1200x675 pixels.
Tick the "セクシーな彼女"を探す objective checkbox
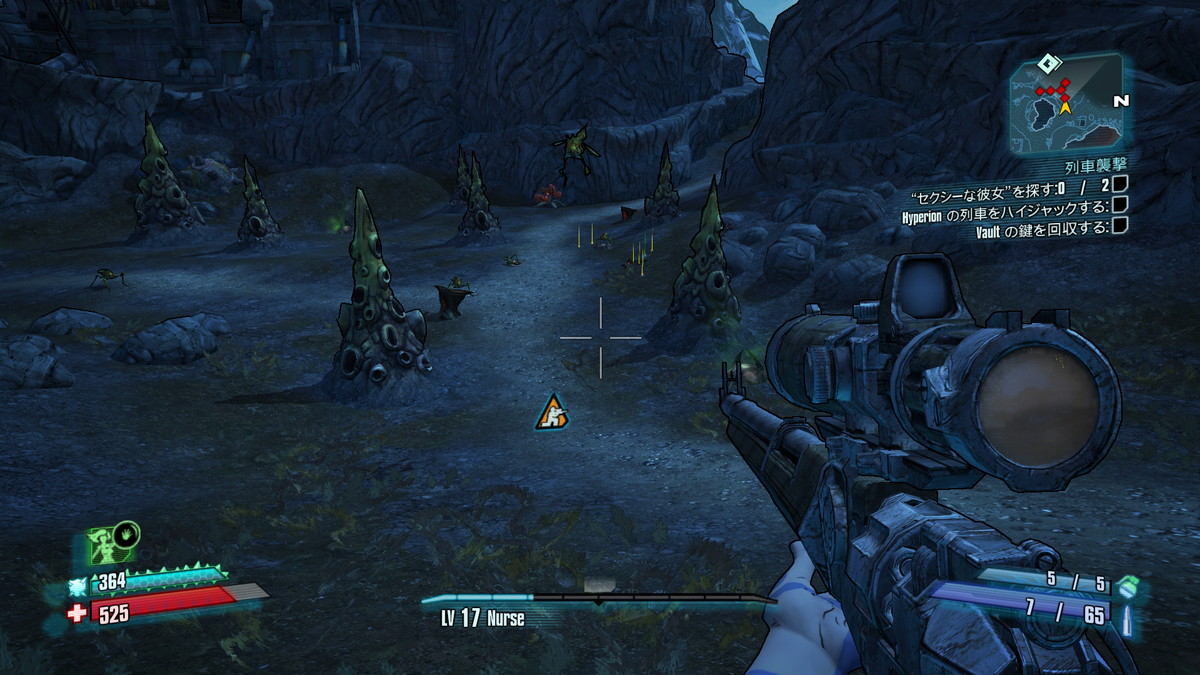1120,184
